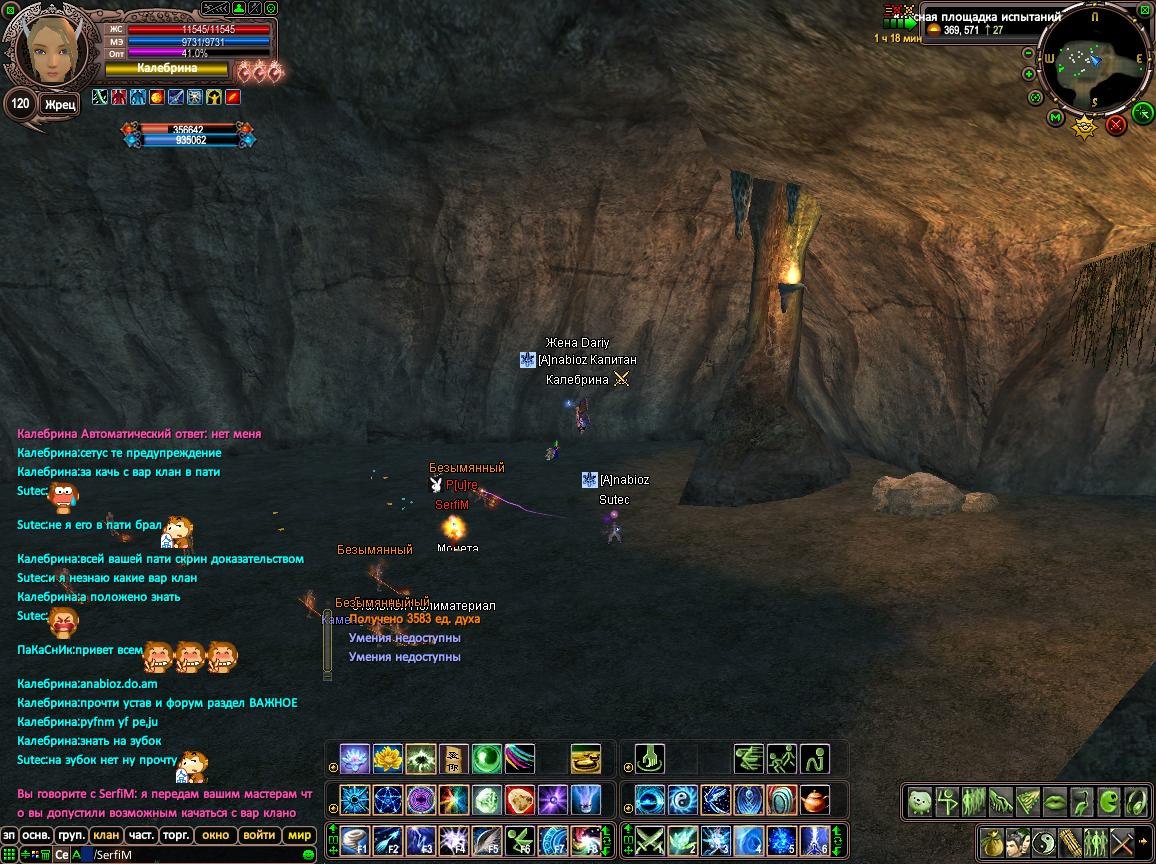Viewport: 1156px width, 864px height.
Task: Select the мир chat channel tab
Action: (x=299, y=835)
